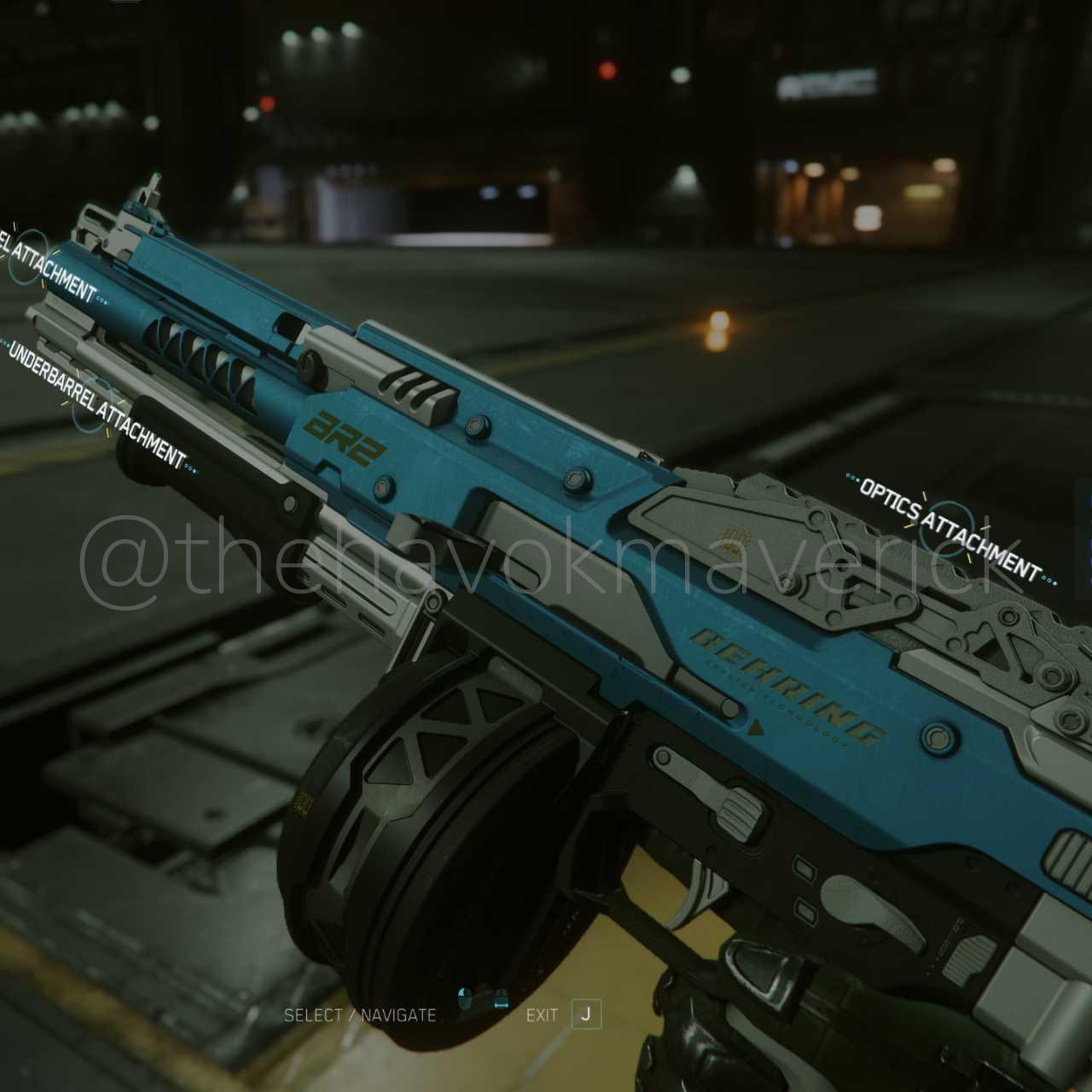Image resolution: width=1092 pixels, height=1092 pixels.
Task: Select the Underbarrel Attachment slot
Action: tap(94, 404)
